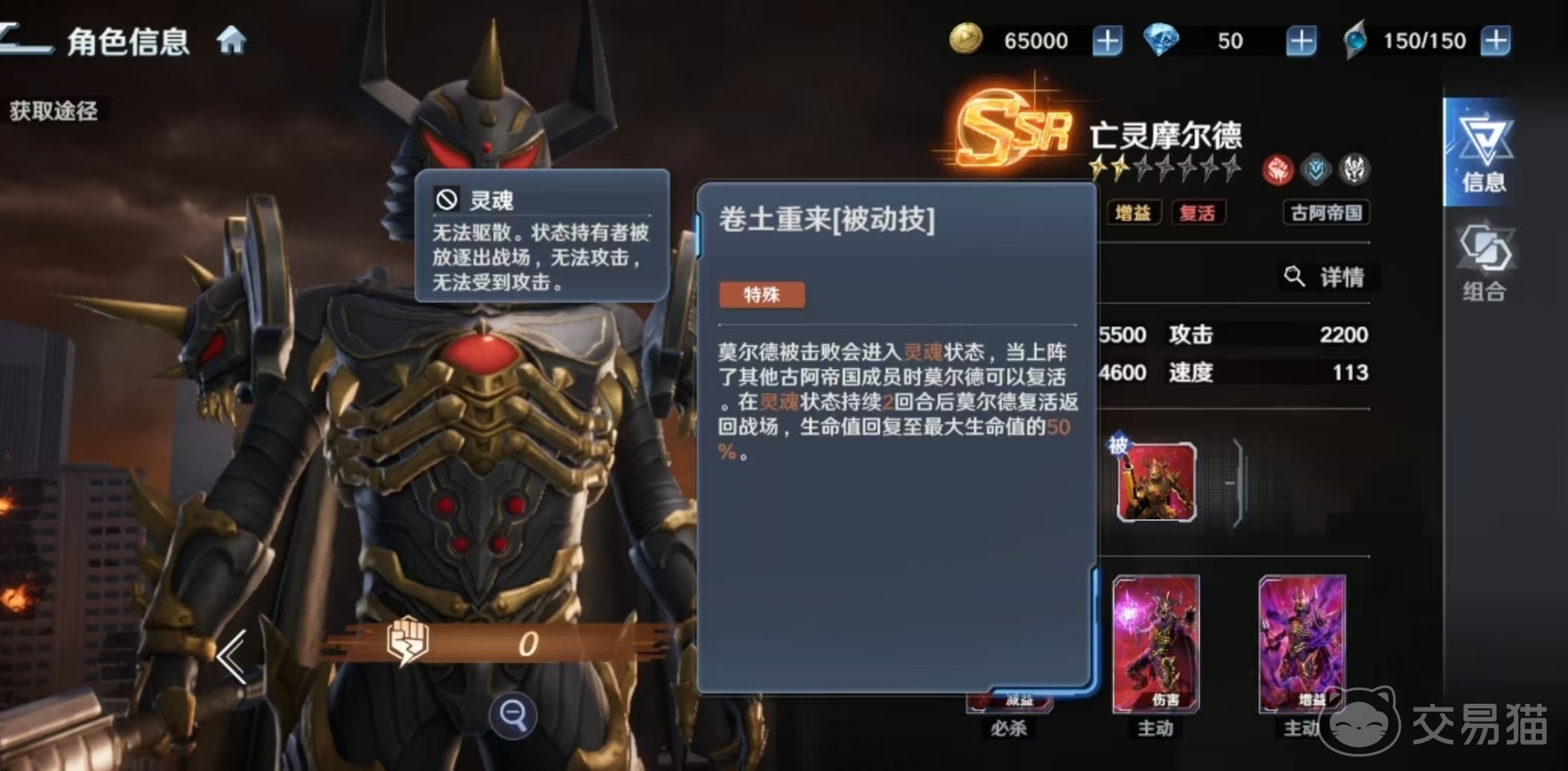
Task: Return to home via house icon
Action: tap(231, 41)
